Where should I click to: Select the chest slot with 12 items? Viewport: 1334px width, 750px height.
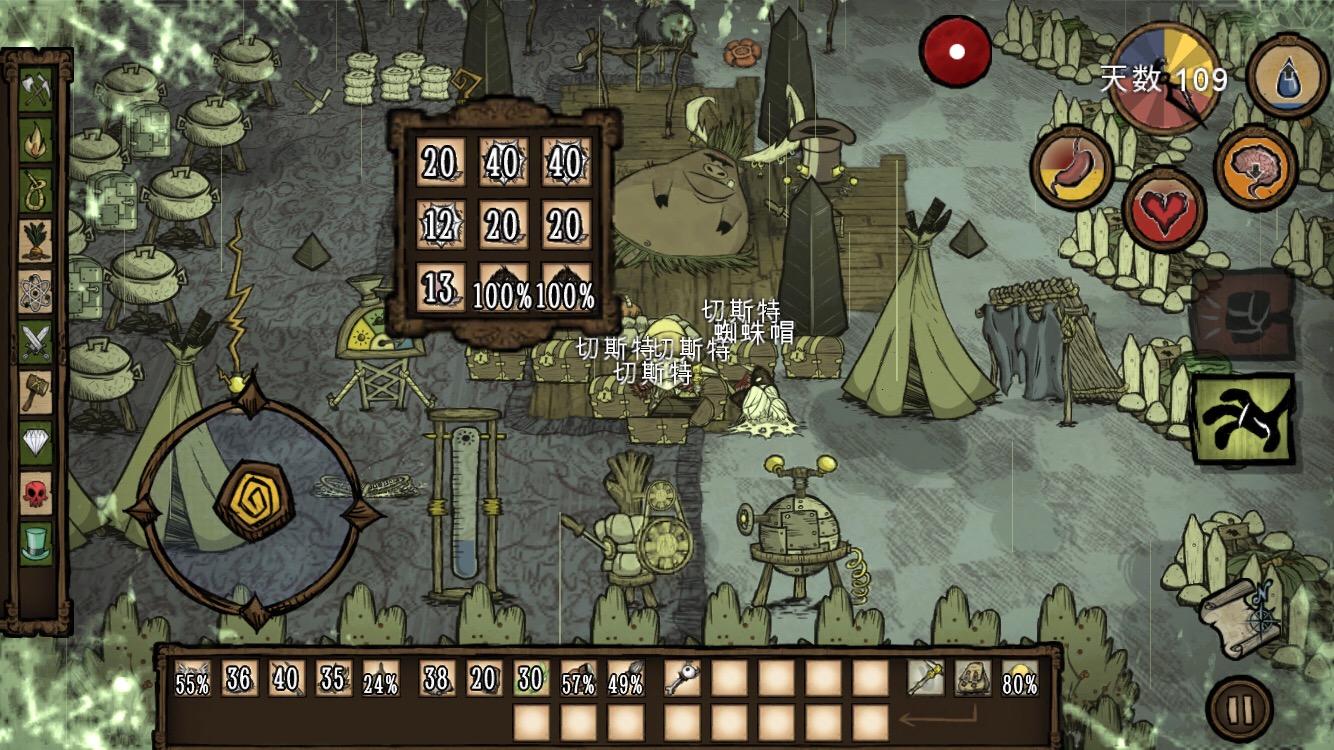(438, 225)
